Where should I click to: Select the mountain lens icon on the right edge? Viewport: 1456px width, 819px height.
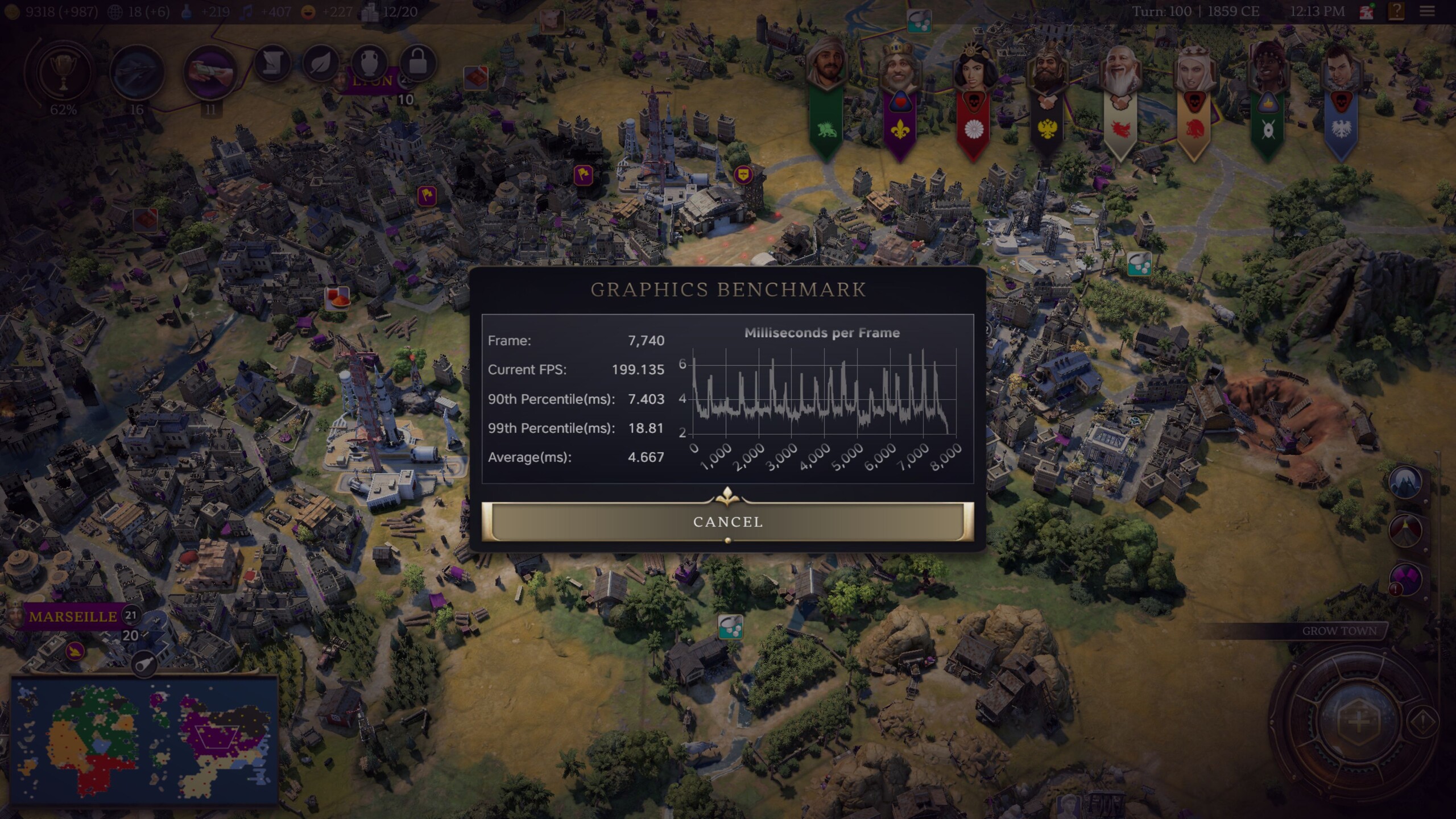point(1405,483)
